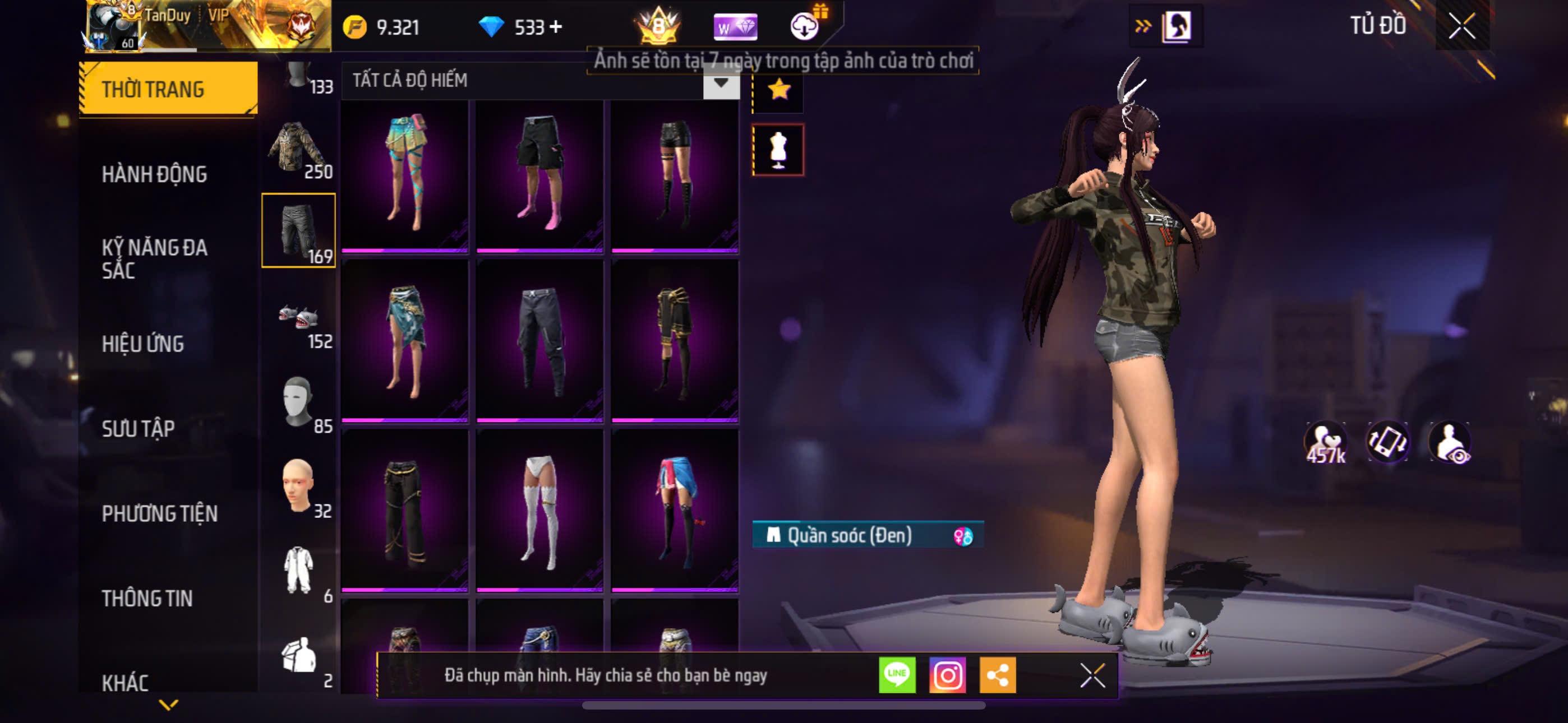Select the camo jacket tops category
The image size is (1568, 723).
pyautogui.click(x=298, y=149)
